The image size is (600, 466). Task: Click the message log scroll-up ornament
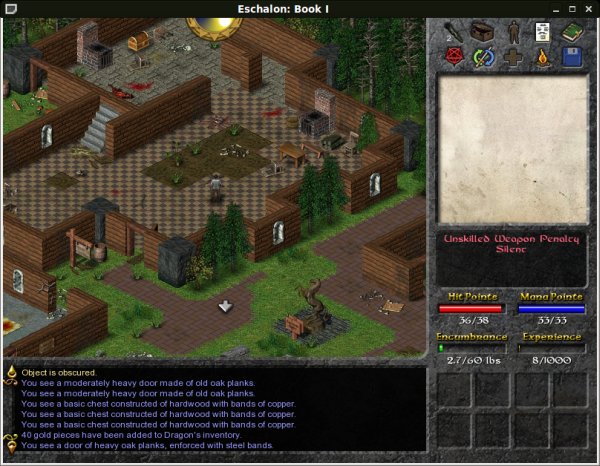tap(12, 372)
